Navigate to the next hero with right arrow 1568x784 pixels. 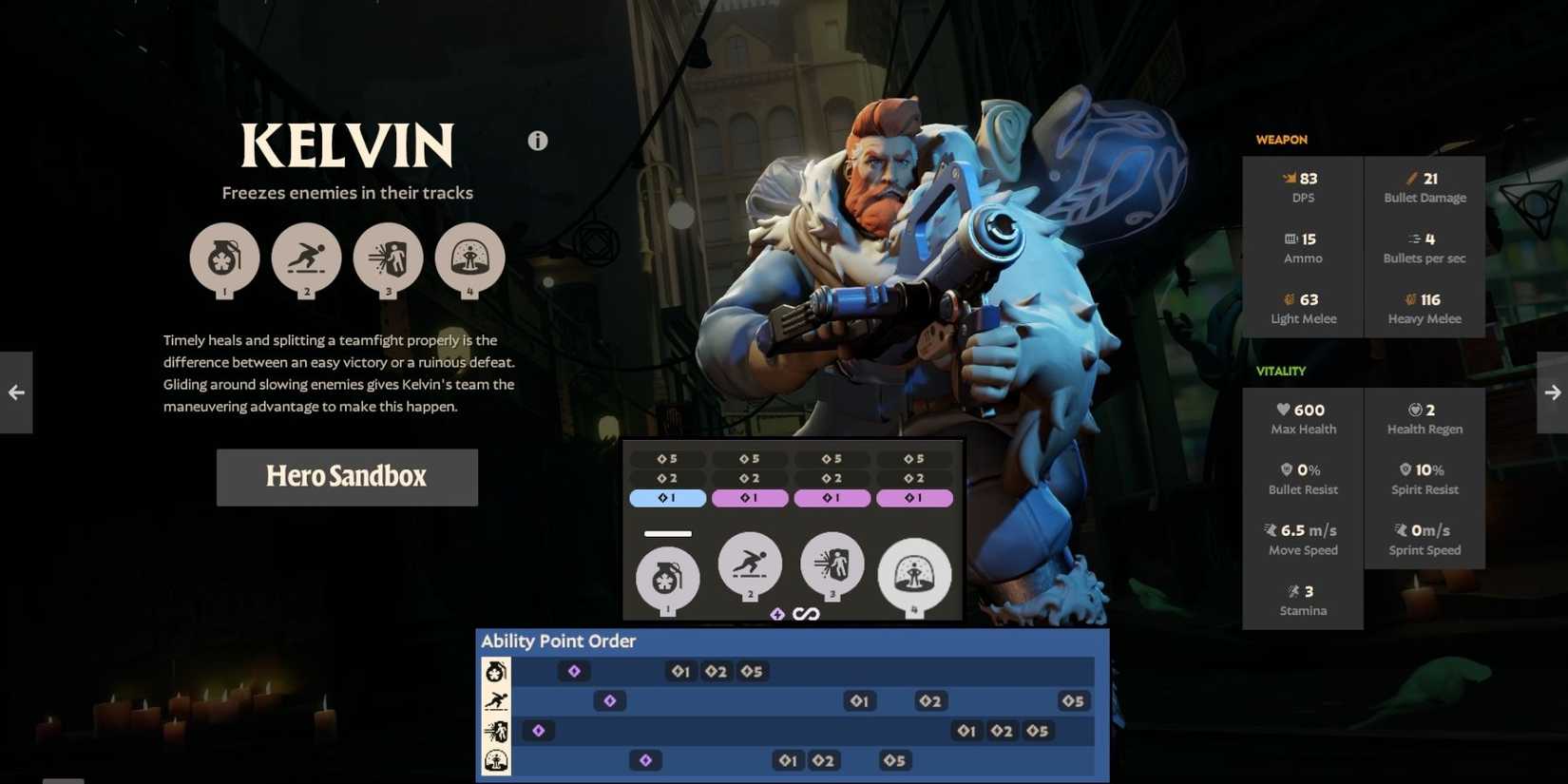1552,392
